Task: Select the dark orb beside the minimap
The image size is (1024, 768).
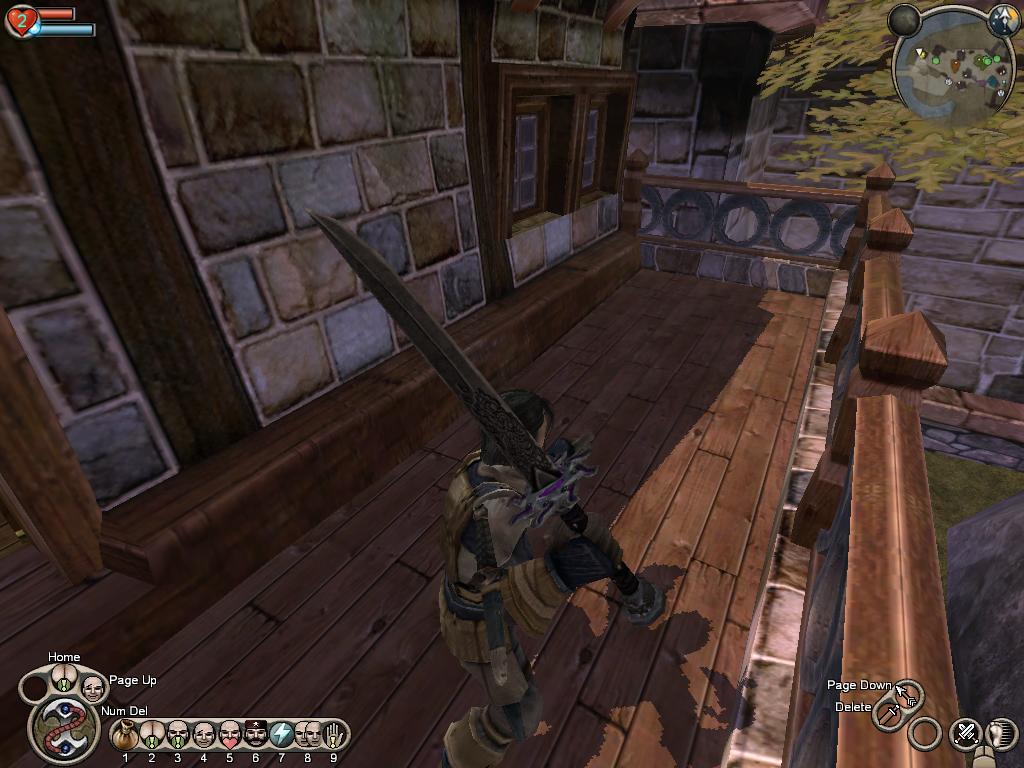Action: 905,19
